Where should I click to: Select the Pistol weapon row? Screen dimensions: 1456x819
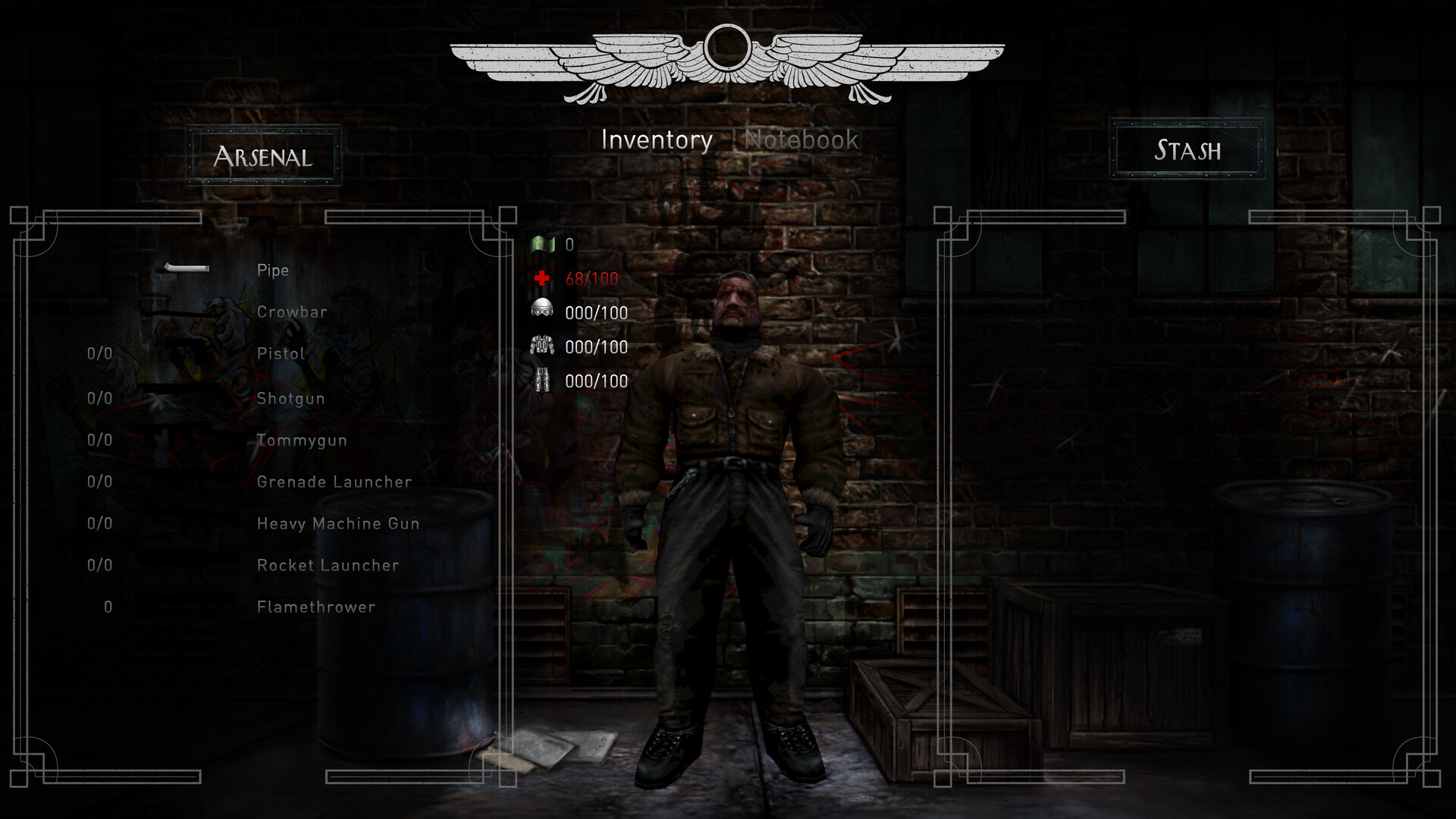(281, 354)
